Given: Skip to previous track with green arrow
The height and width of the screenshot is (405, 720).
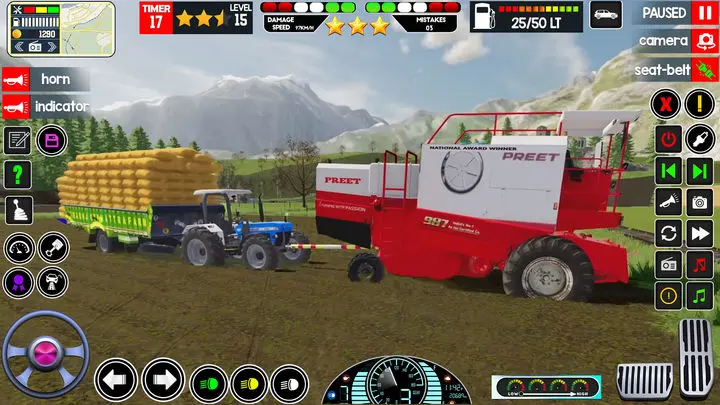Looking at the screenshot, I should (x=669, y=170).
